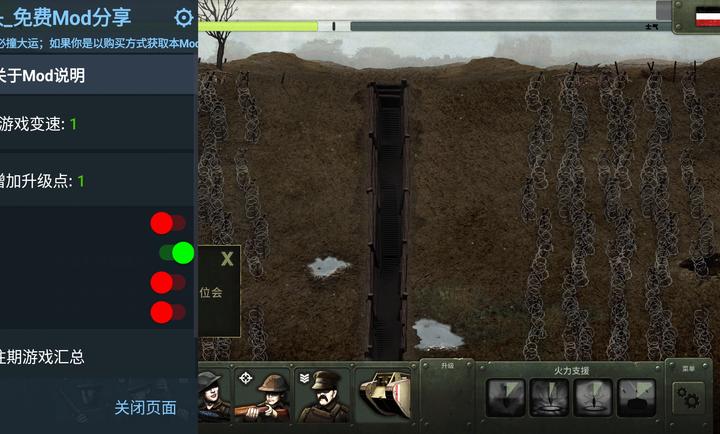The image size is (720, 434).
Task: Deploy the sniper unit with rifle
Action: [264, 395]
